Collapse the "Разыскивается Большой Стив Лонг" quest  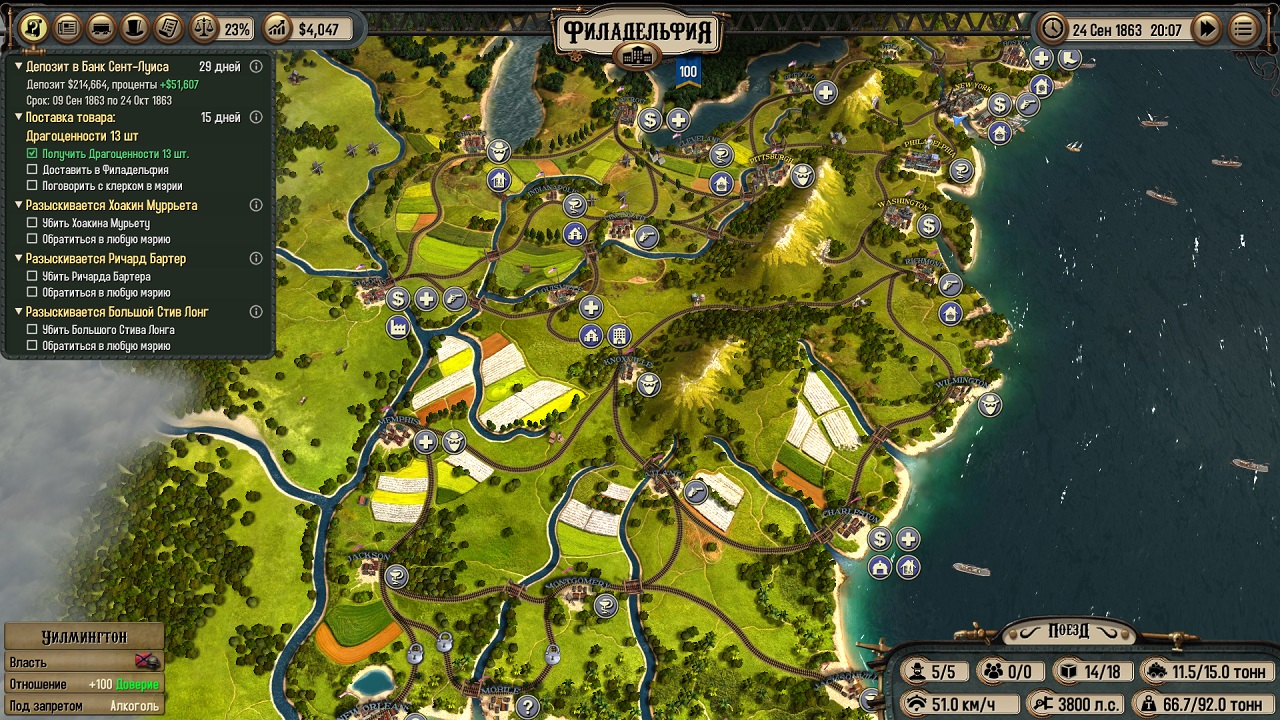click(x=18, y=312)
